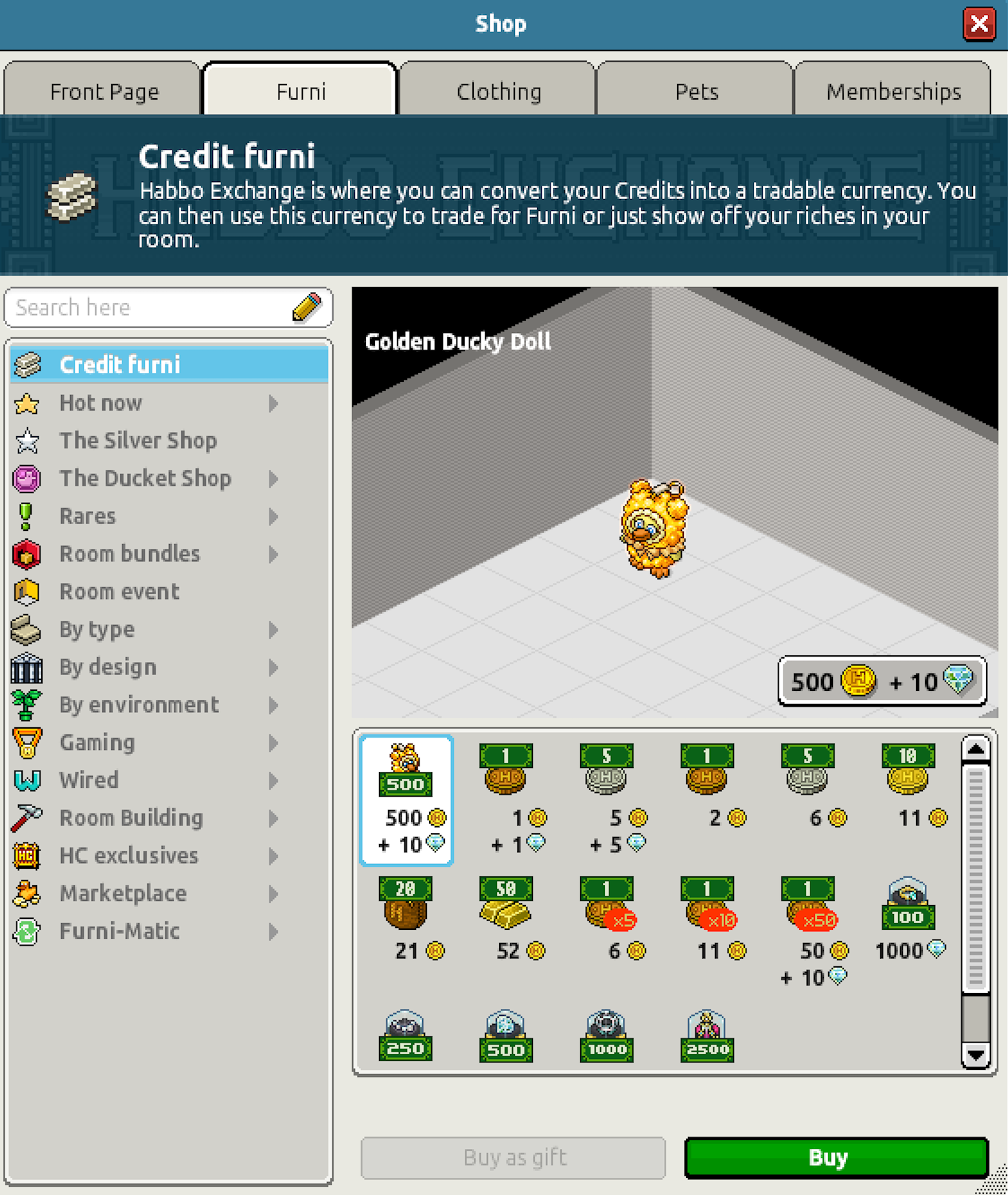Screen dimensions: 1008x1195
Task: Select the By environment plant icon
Action: pyautogui.click(x=26, y=705)
